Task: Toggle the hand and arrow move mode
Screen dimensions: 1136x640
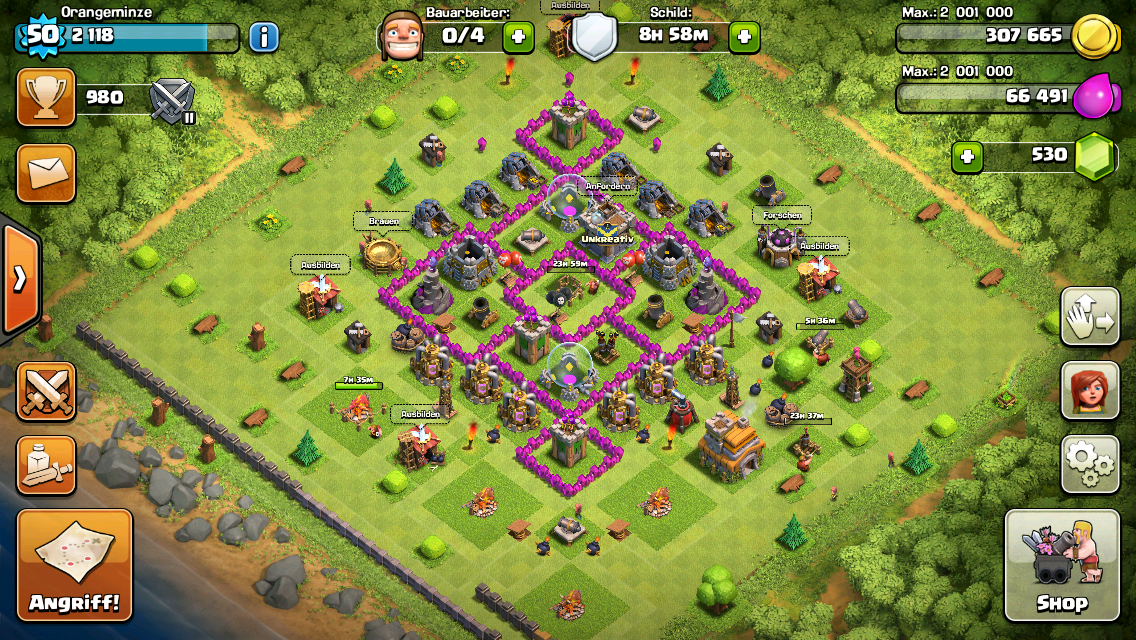Action: pyautogui.click(x=1090, y=317)
